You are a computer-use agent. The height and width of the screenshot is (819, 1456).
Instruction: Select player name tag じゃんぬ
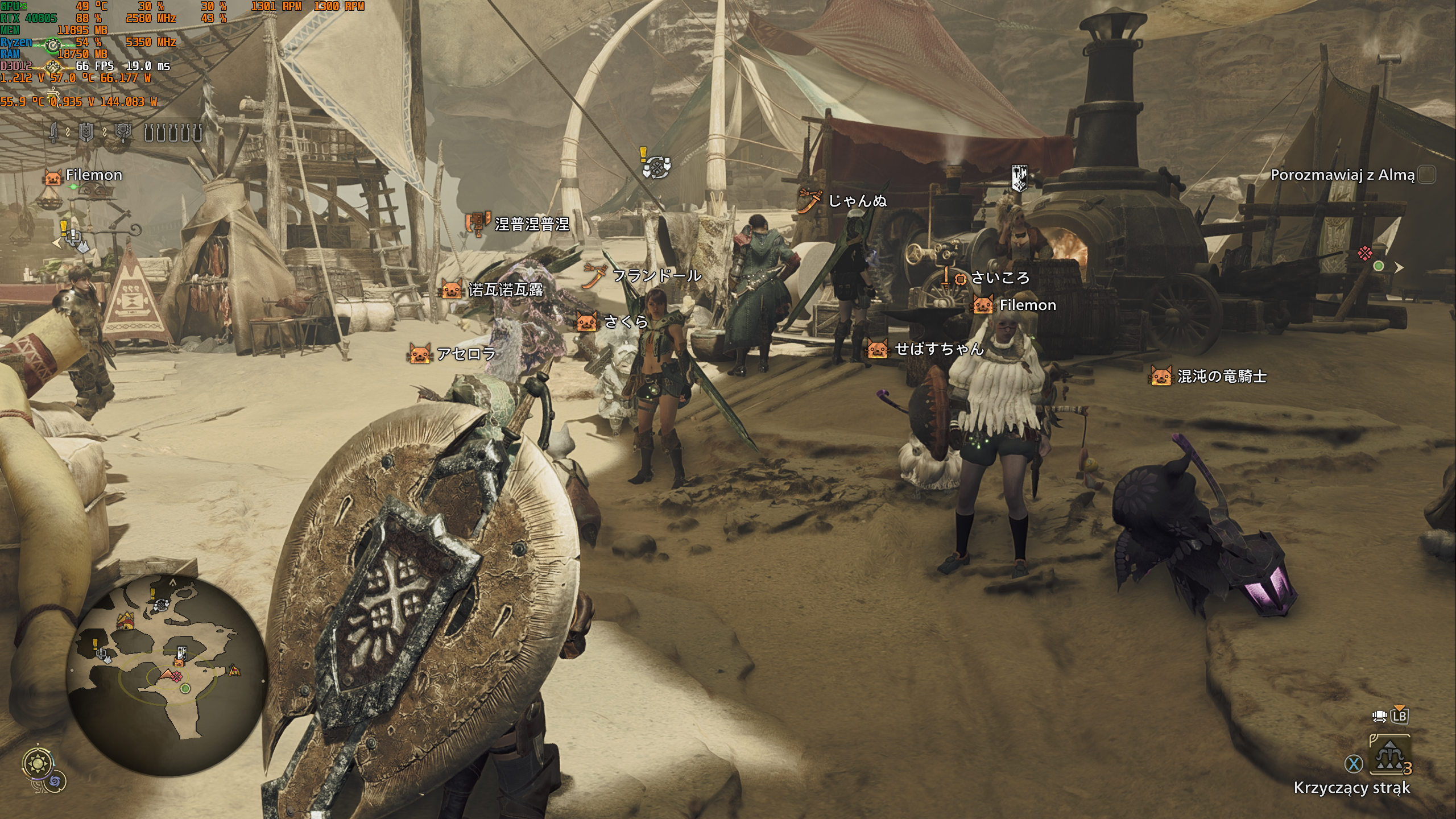(x=857, y=201)
